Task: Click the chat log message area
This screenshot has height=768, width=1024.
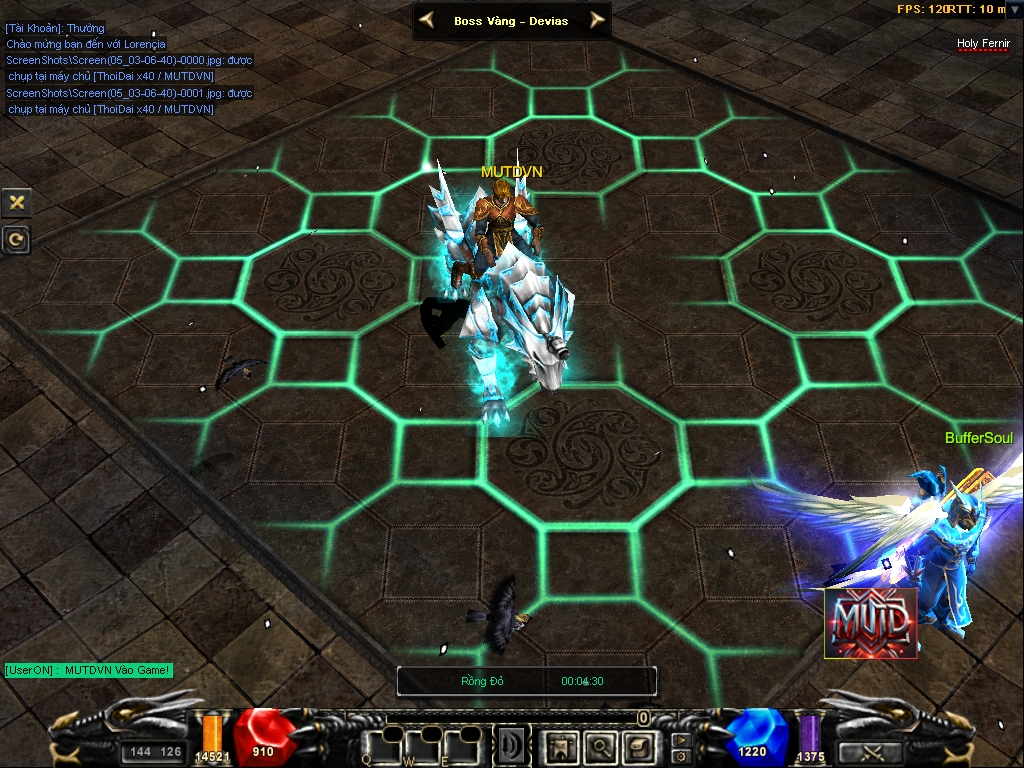Action: 128,68
